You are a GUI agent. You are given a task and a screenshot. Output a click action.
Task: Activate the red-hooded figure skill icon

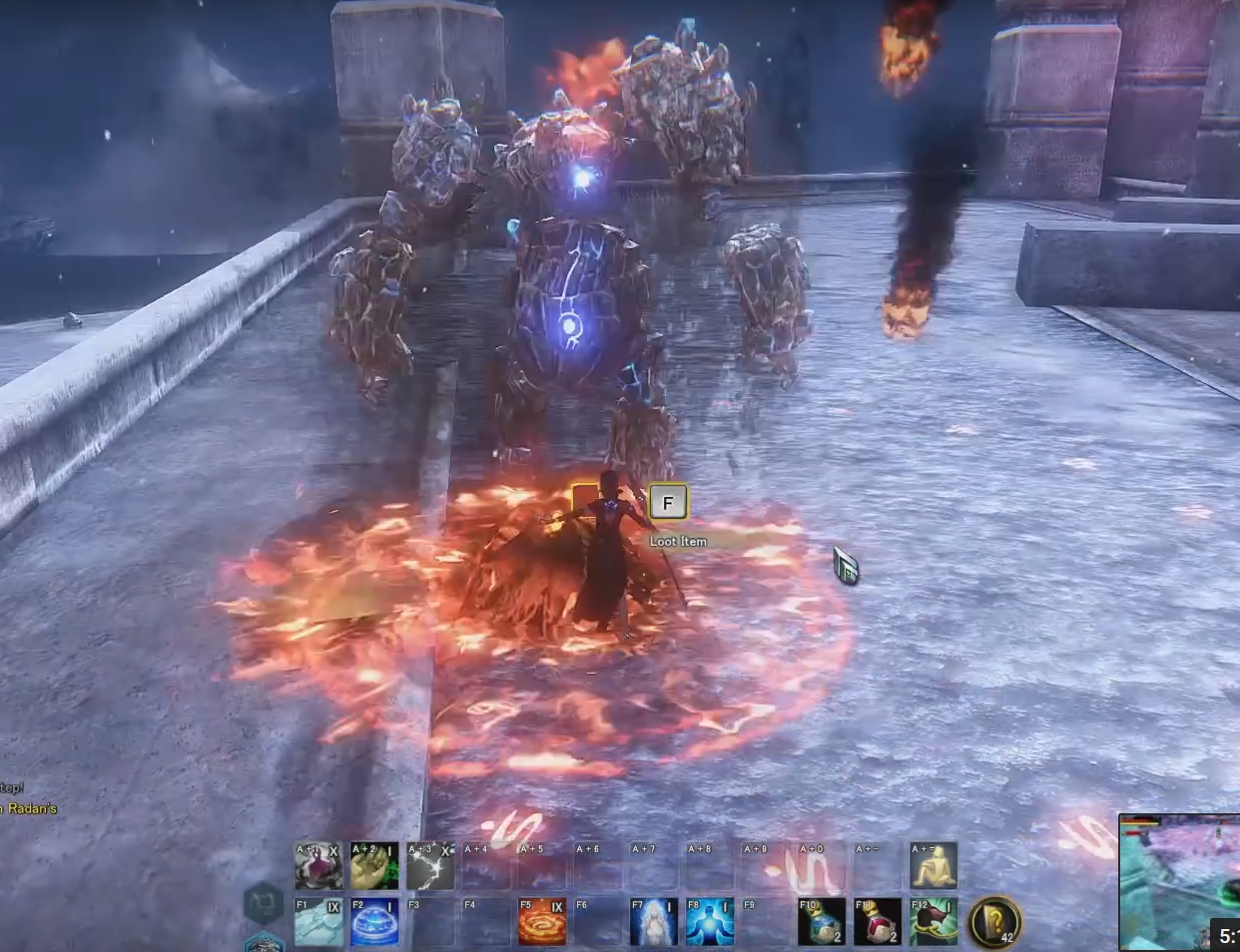tap(318, 865)
